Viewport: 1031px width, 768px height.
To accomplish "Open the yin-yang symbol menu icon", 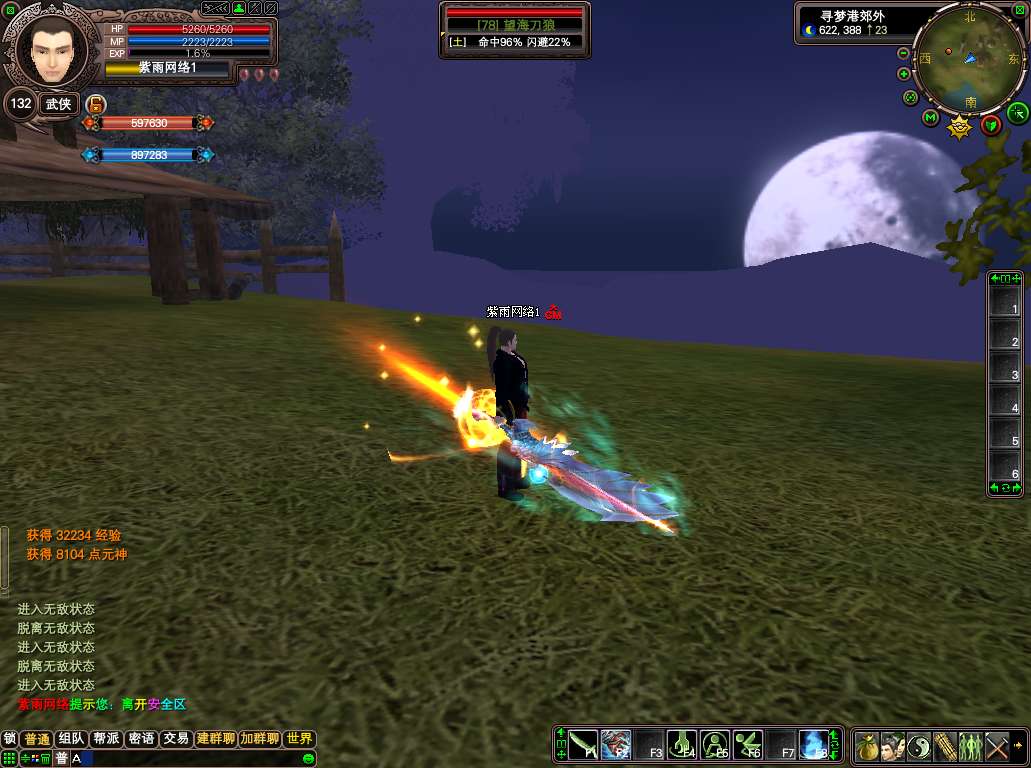I will point(919,746).
